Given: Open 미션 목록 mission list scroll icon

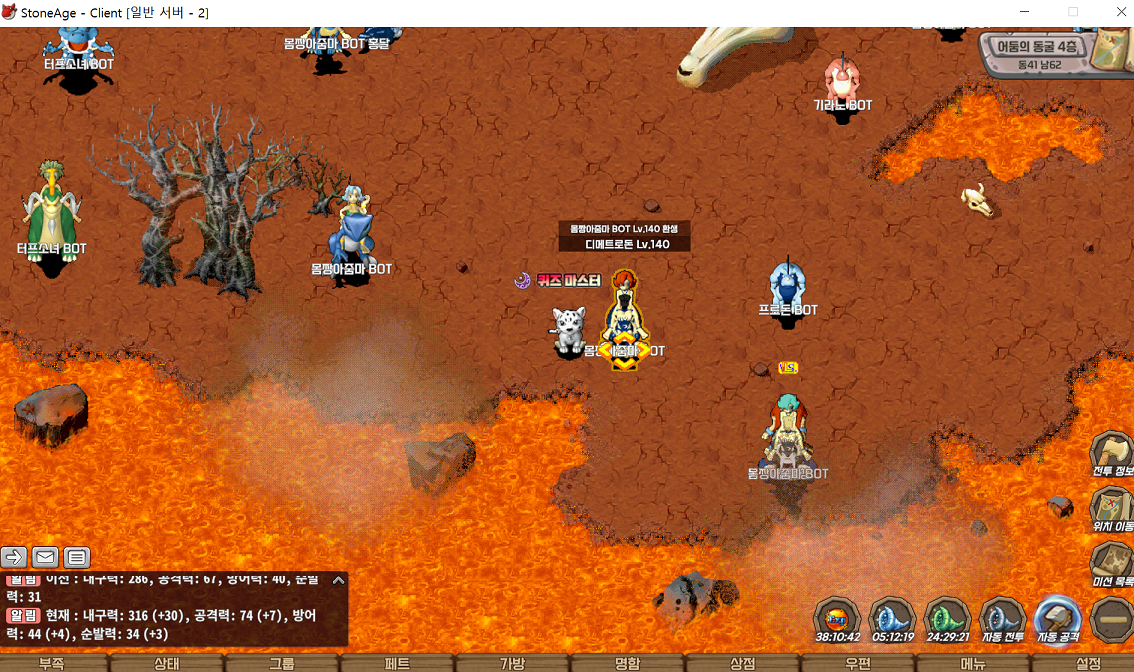Looking at the screenshot, I should (1110, 562).
